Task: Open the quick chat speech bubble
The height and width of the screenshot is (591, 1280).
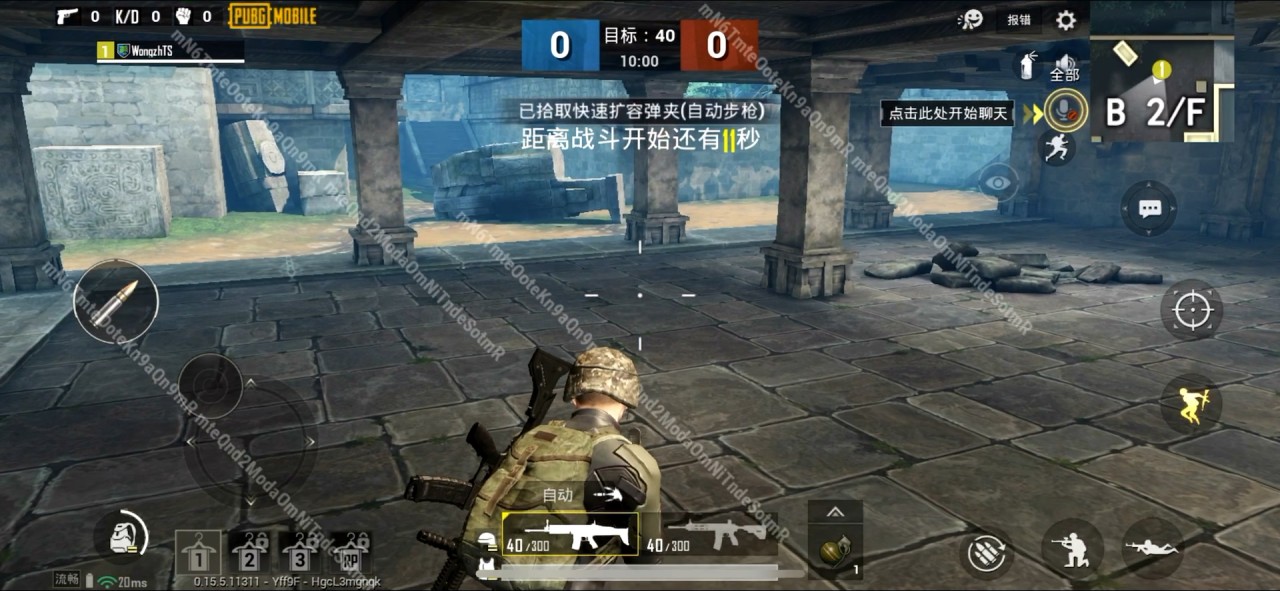Action: point(1149,208)
